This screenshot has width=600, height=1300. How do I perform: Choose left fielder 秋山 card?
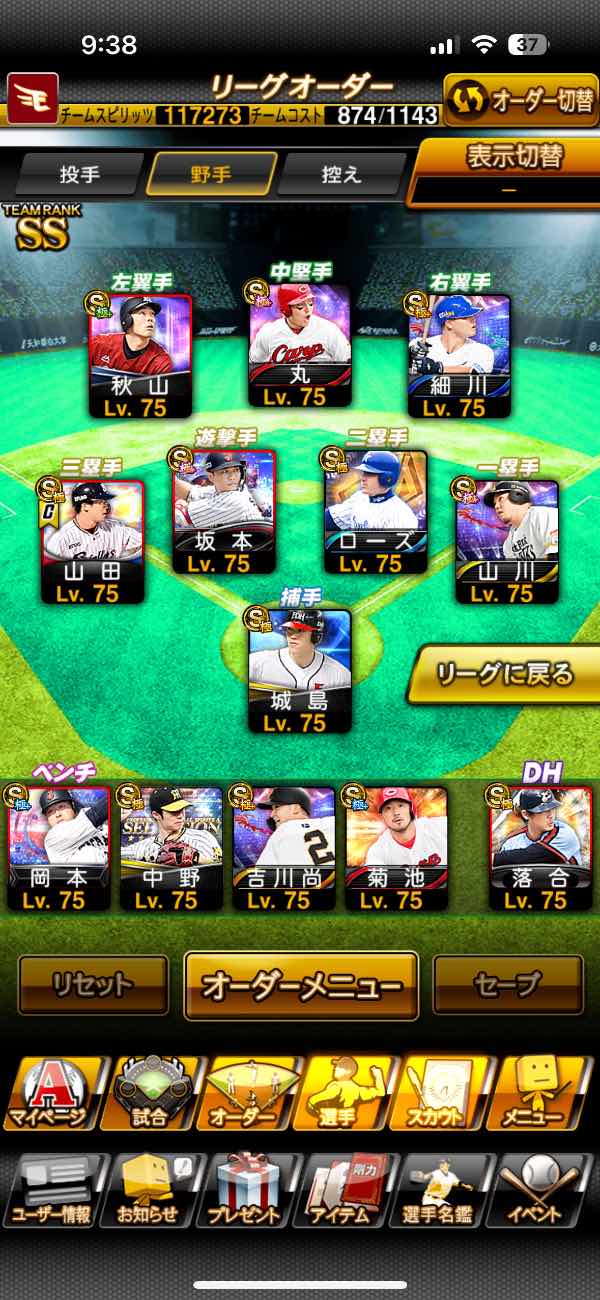[140, 355]
